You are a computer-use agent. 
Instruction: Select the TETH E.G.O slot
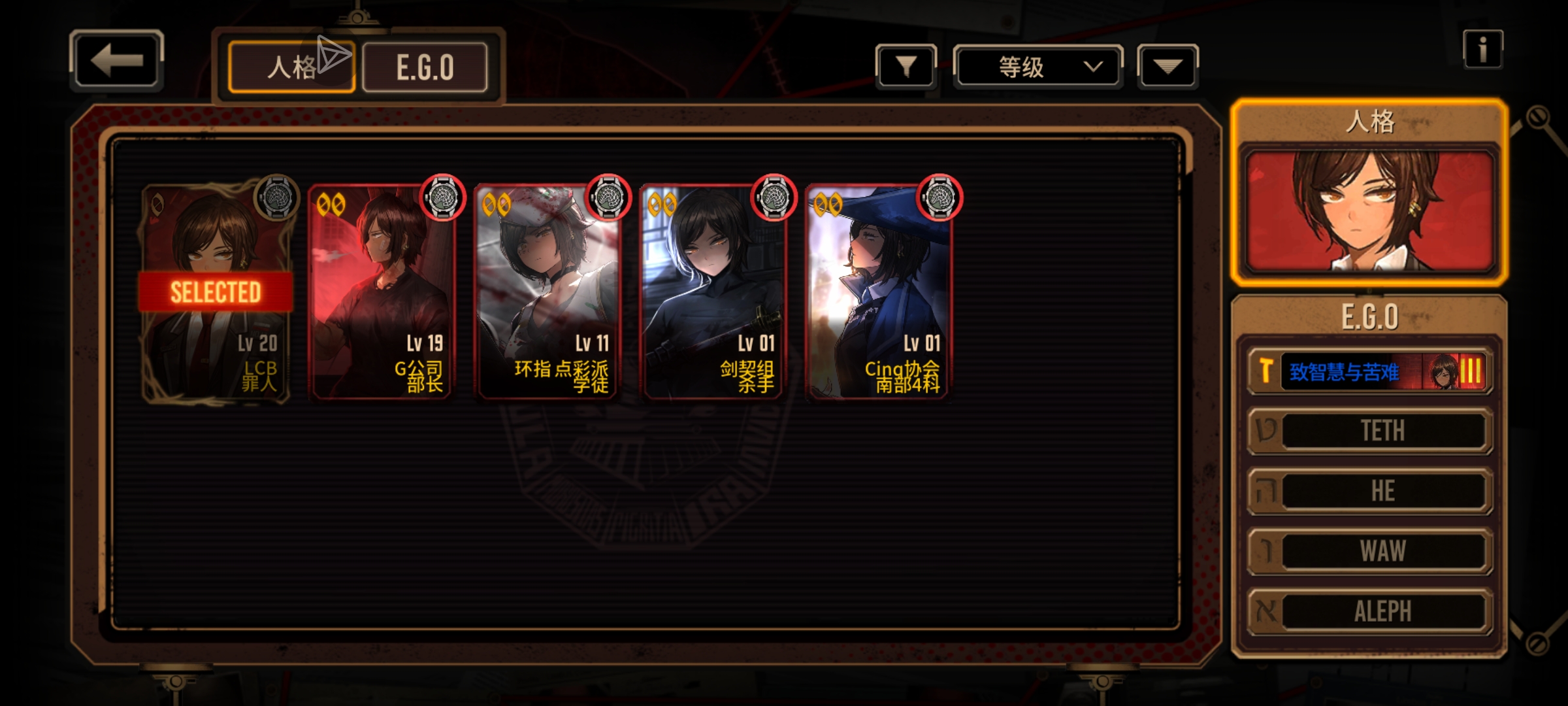(x=1369, y=431)
